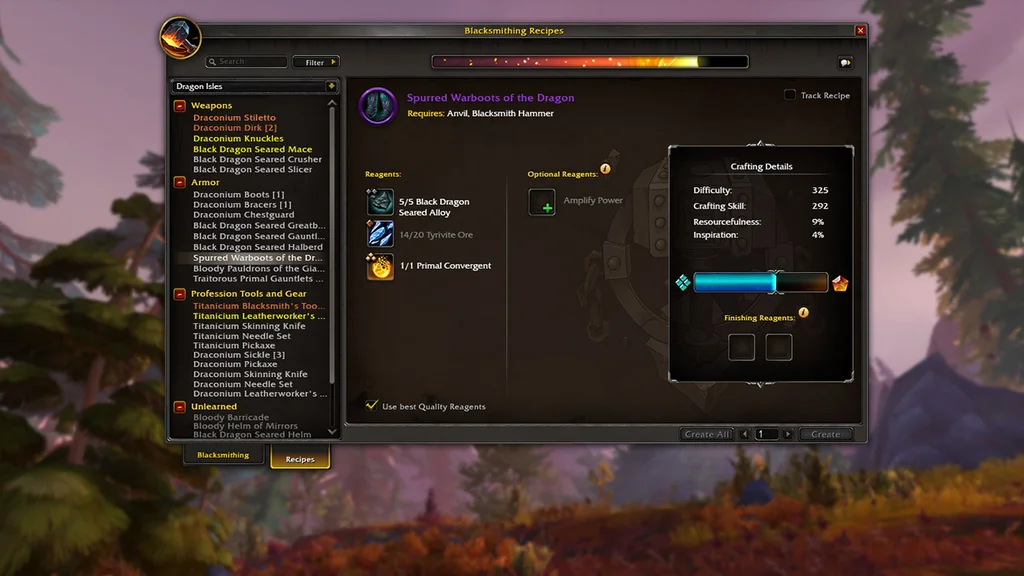Toggle the Track Recipe checkbox
Viewport: 1024px width, 576px height.
click(790, 95)
